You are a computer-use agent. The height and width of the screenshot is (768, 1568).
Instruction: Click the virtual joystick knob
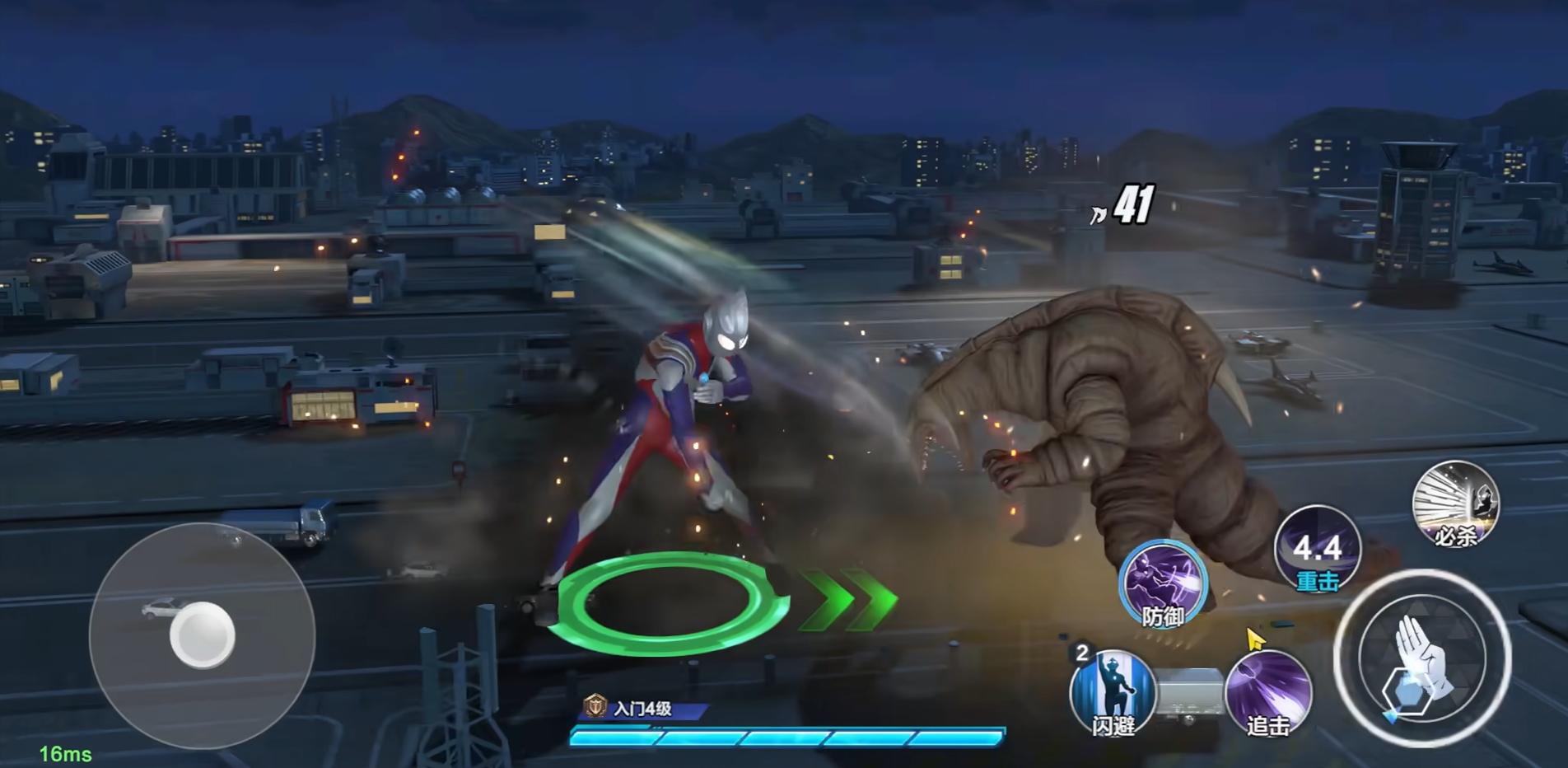click(203, 635)
